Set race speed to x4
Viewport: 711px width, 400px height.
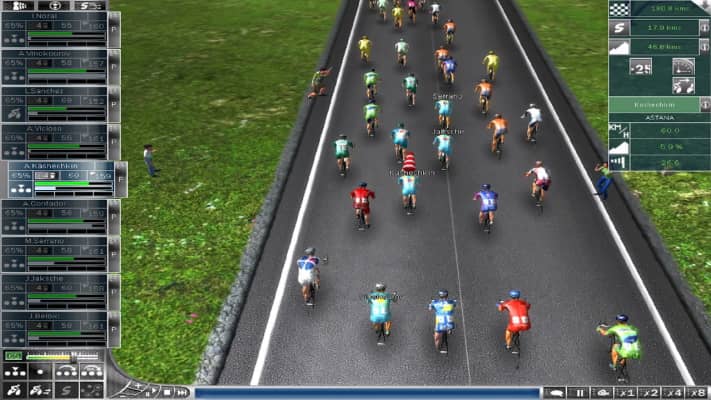click(x=674, y=392)
